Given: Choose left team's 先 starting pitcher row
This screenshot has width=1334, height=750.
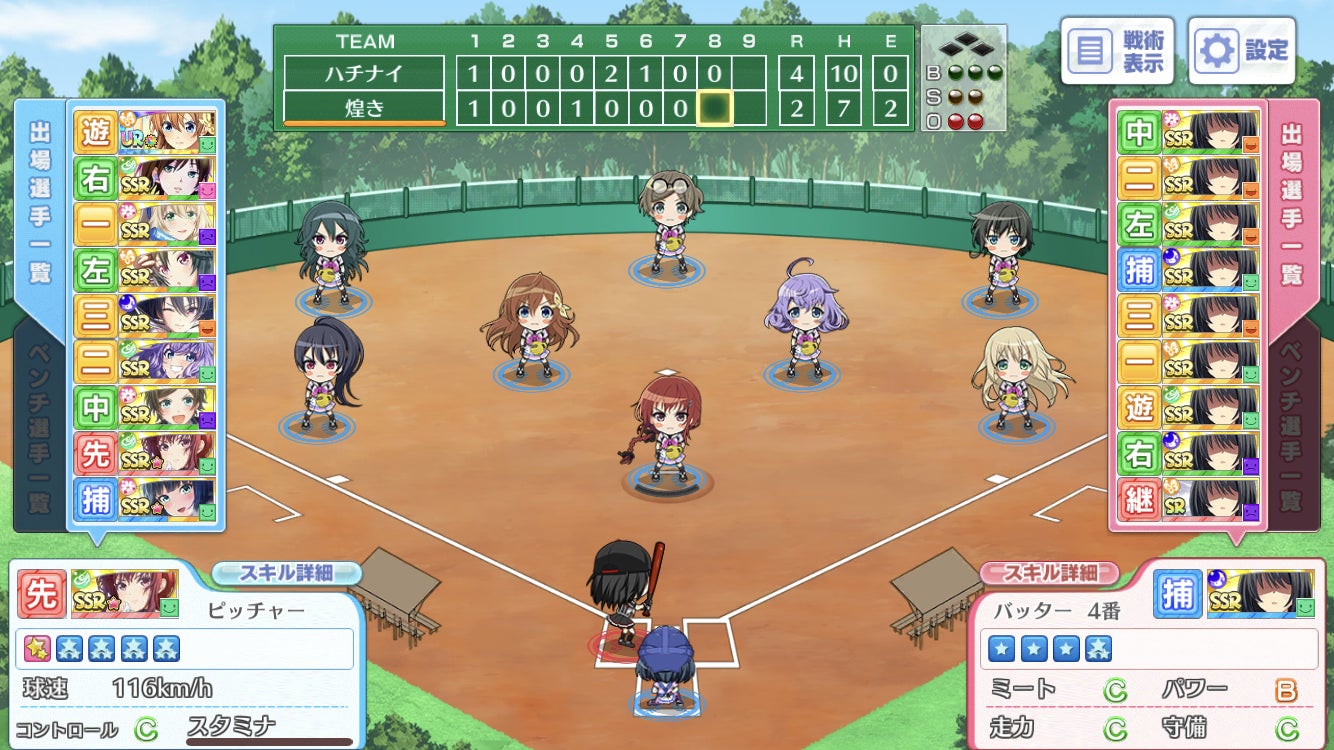Looking at the screenshot, I should (145, 454).
